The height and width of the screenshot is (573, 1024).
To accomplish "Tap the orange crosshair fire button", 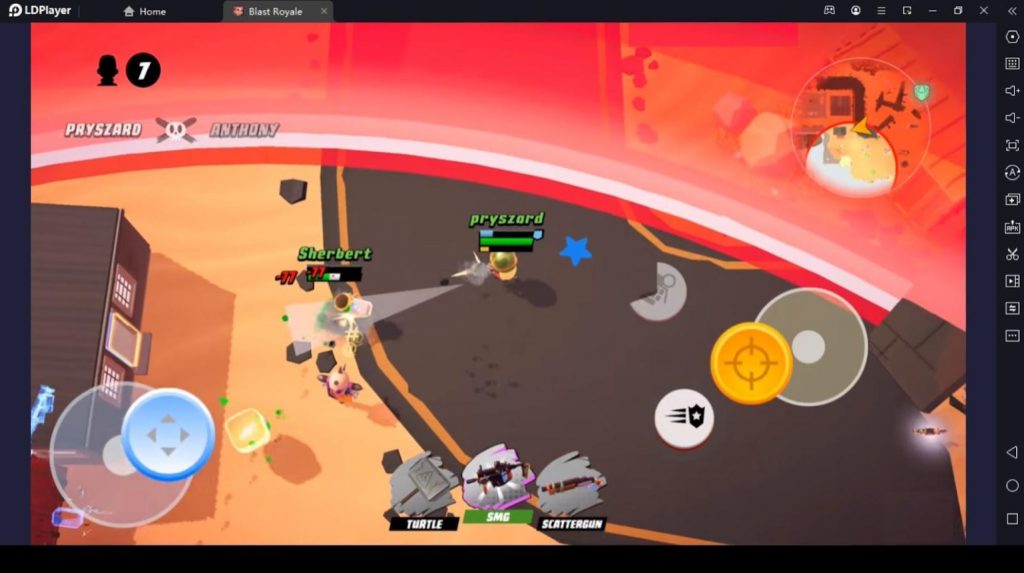I will (751, 363).
